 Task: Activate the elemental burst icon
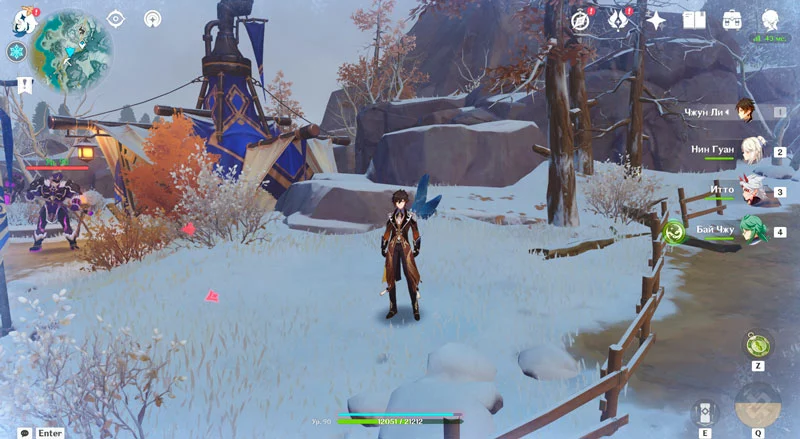(758, 406)
